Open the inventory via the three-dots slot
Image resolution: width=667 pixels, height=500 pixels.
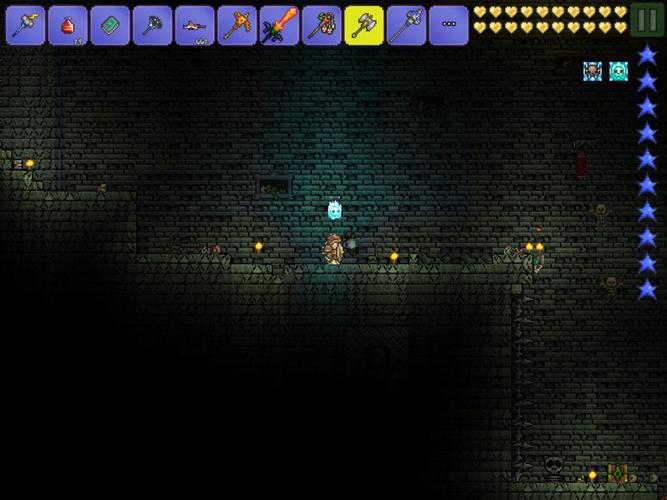449,25
